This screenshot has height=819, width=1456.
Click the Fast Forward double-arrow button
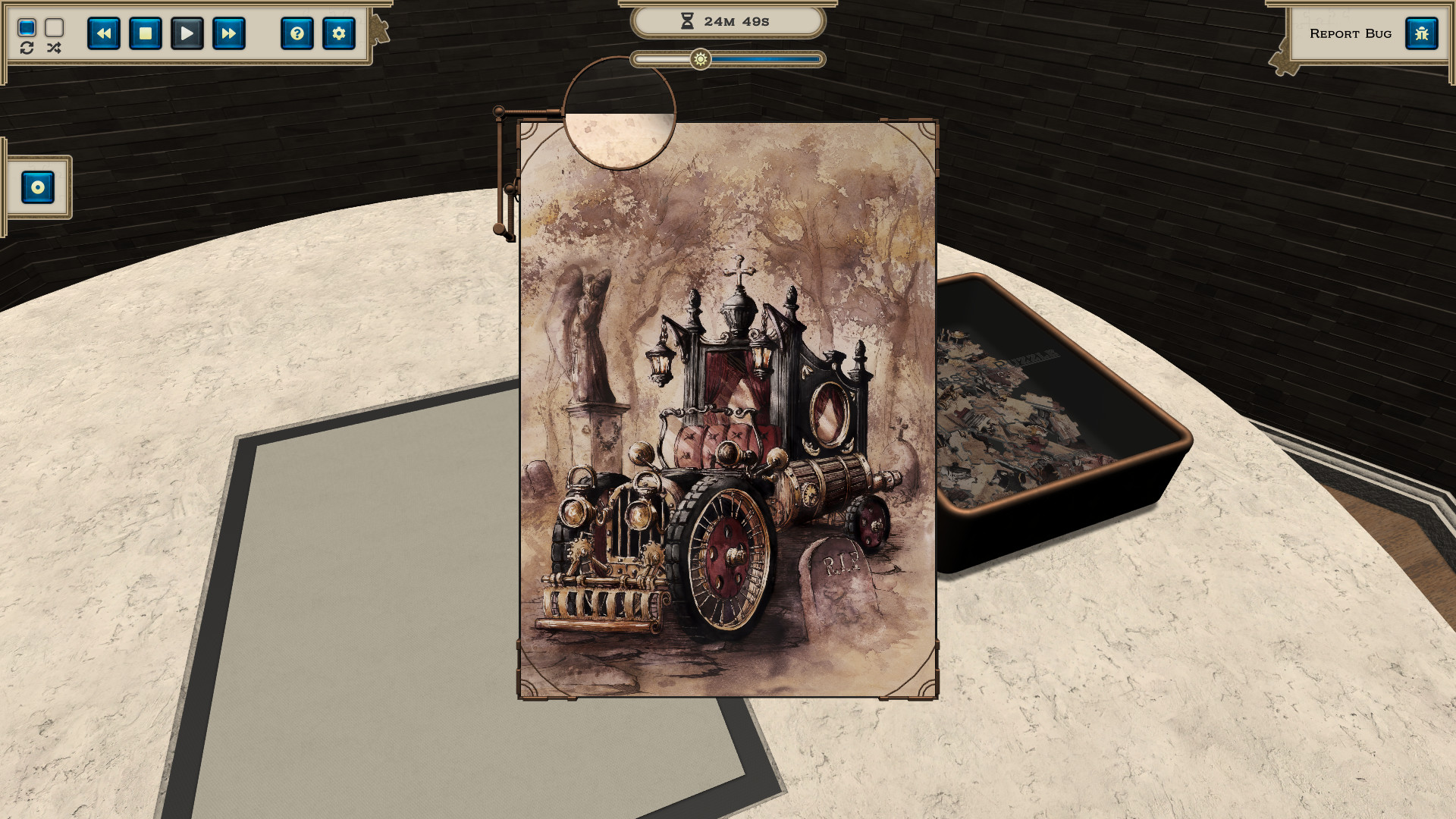[x=228, y=33]
